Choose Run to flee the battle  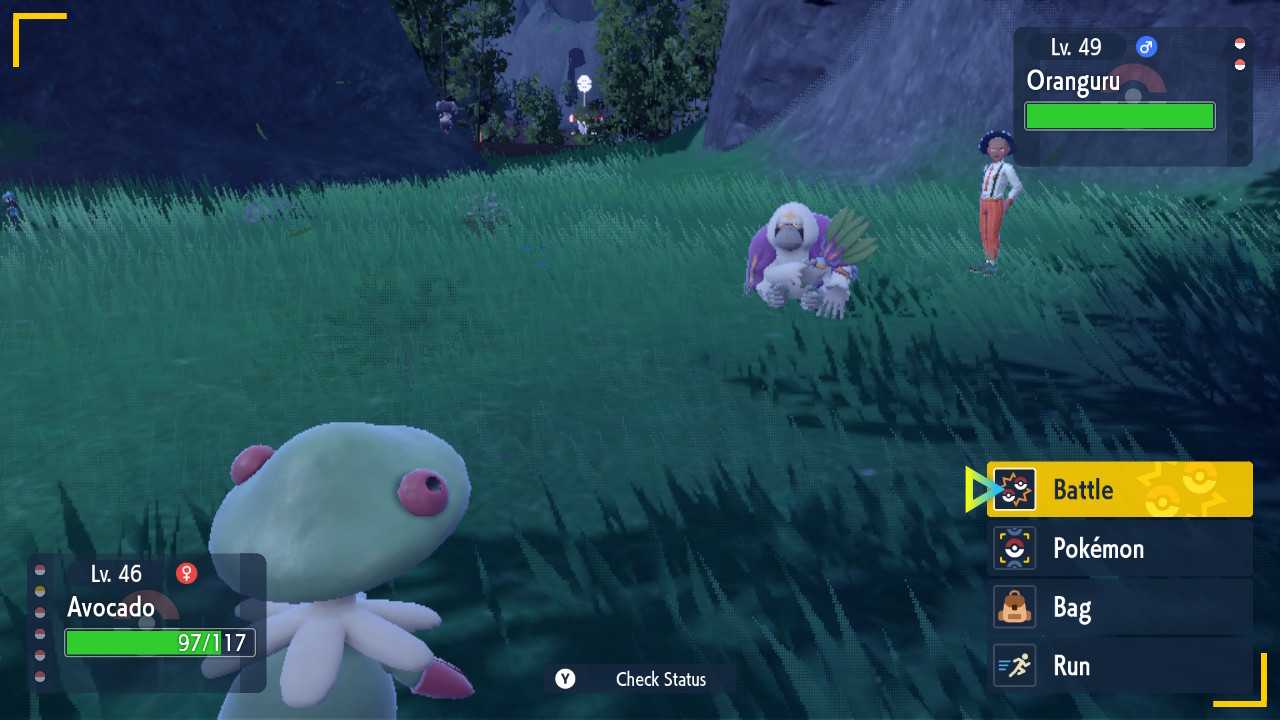1119,666
